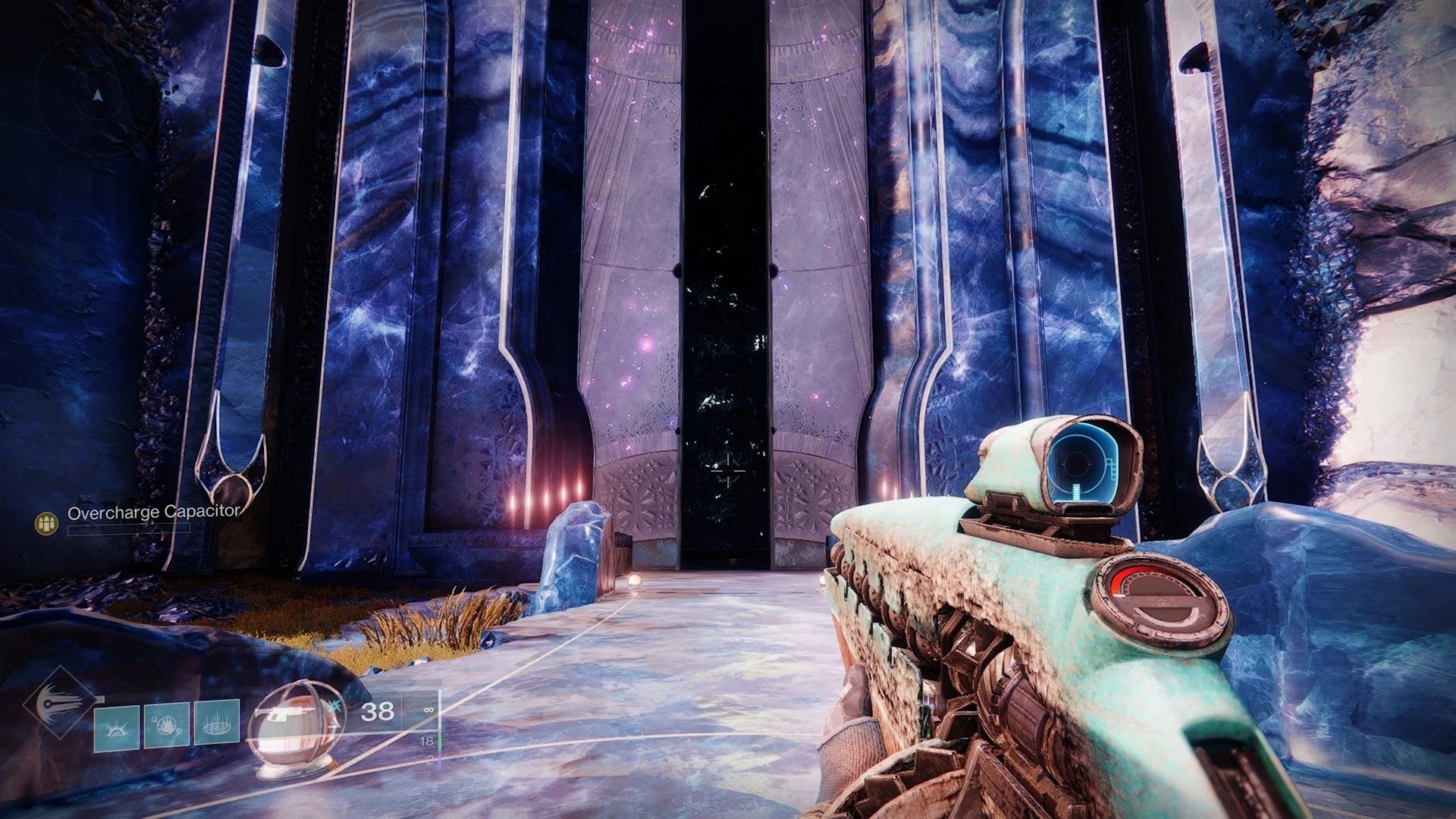
Task: Click the infinity symbol for primary reserves
Action: pyautogui.click(x=428, y=710)
